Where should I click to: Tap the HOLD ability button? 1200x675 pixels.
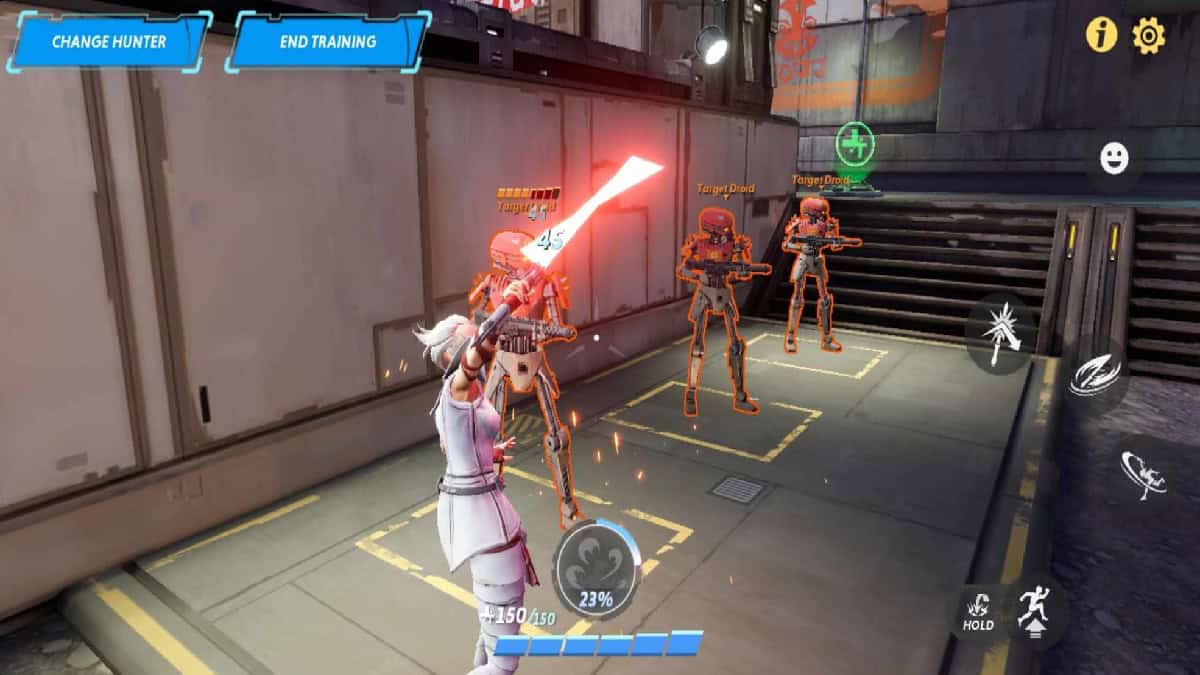pos(978,611)
